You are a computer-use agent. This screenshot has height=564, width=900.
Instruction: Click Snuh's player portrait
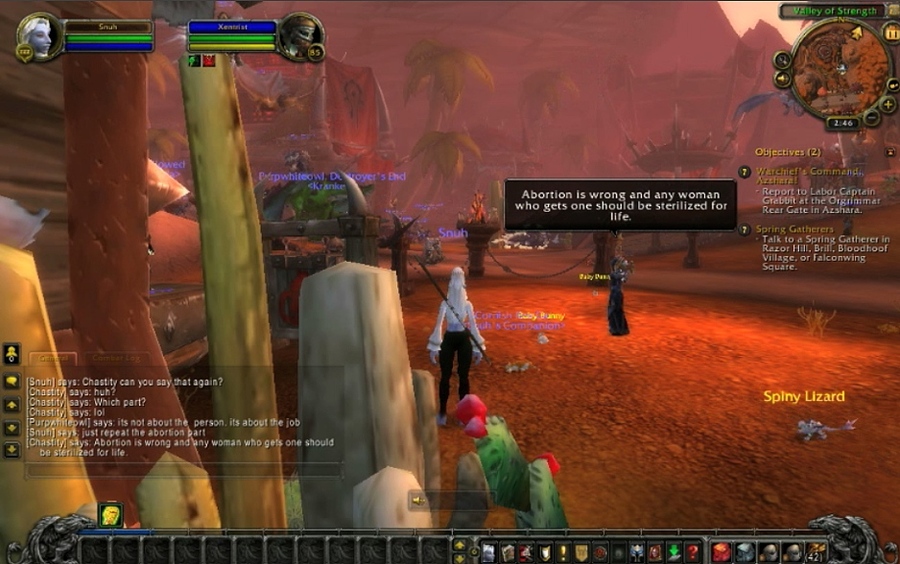coord(37,36)
